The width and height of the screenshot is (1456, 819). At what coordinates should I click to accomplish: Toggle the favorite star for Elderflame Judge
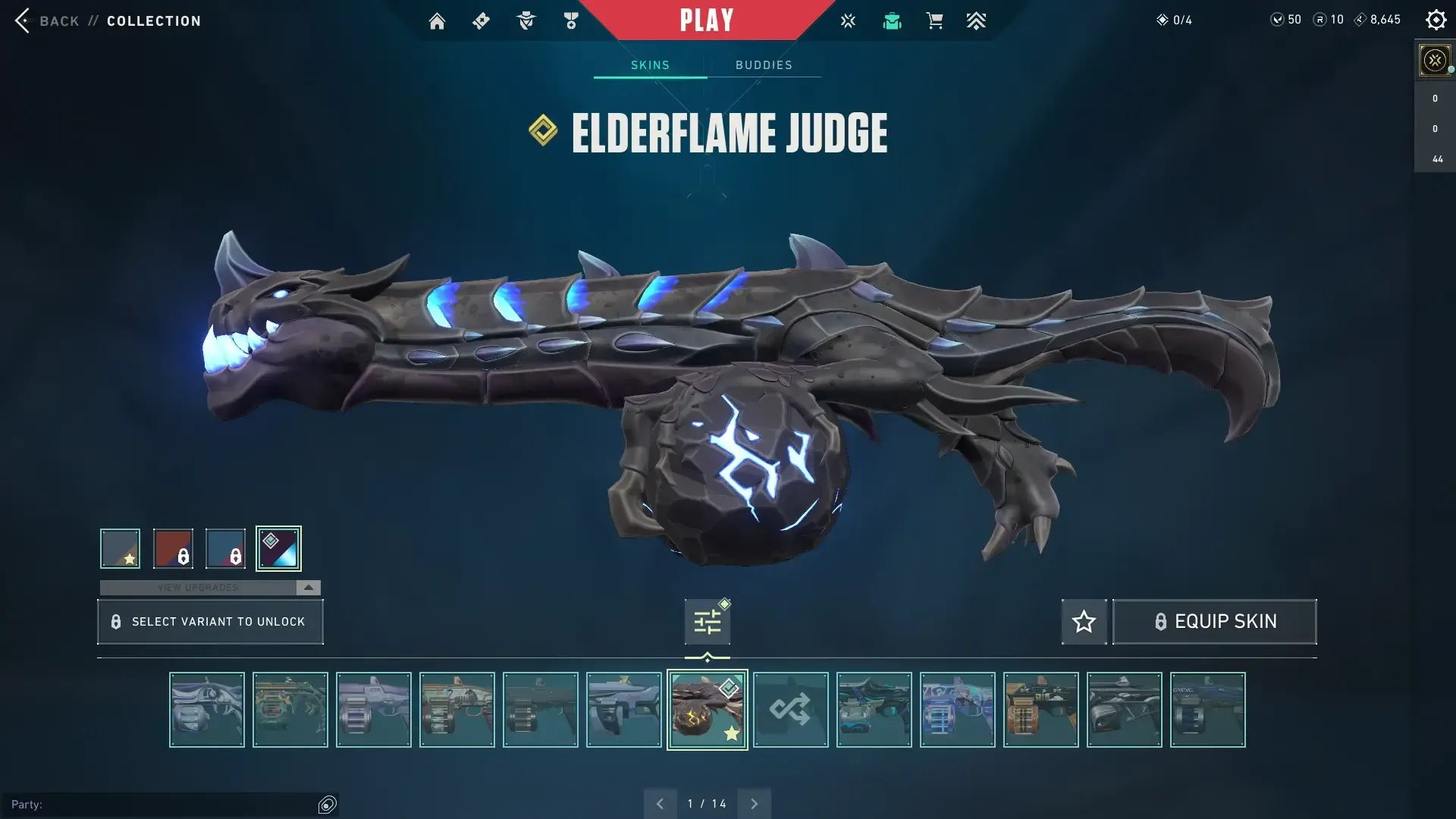pyautogui.click(x=1084, y=621)
